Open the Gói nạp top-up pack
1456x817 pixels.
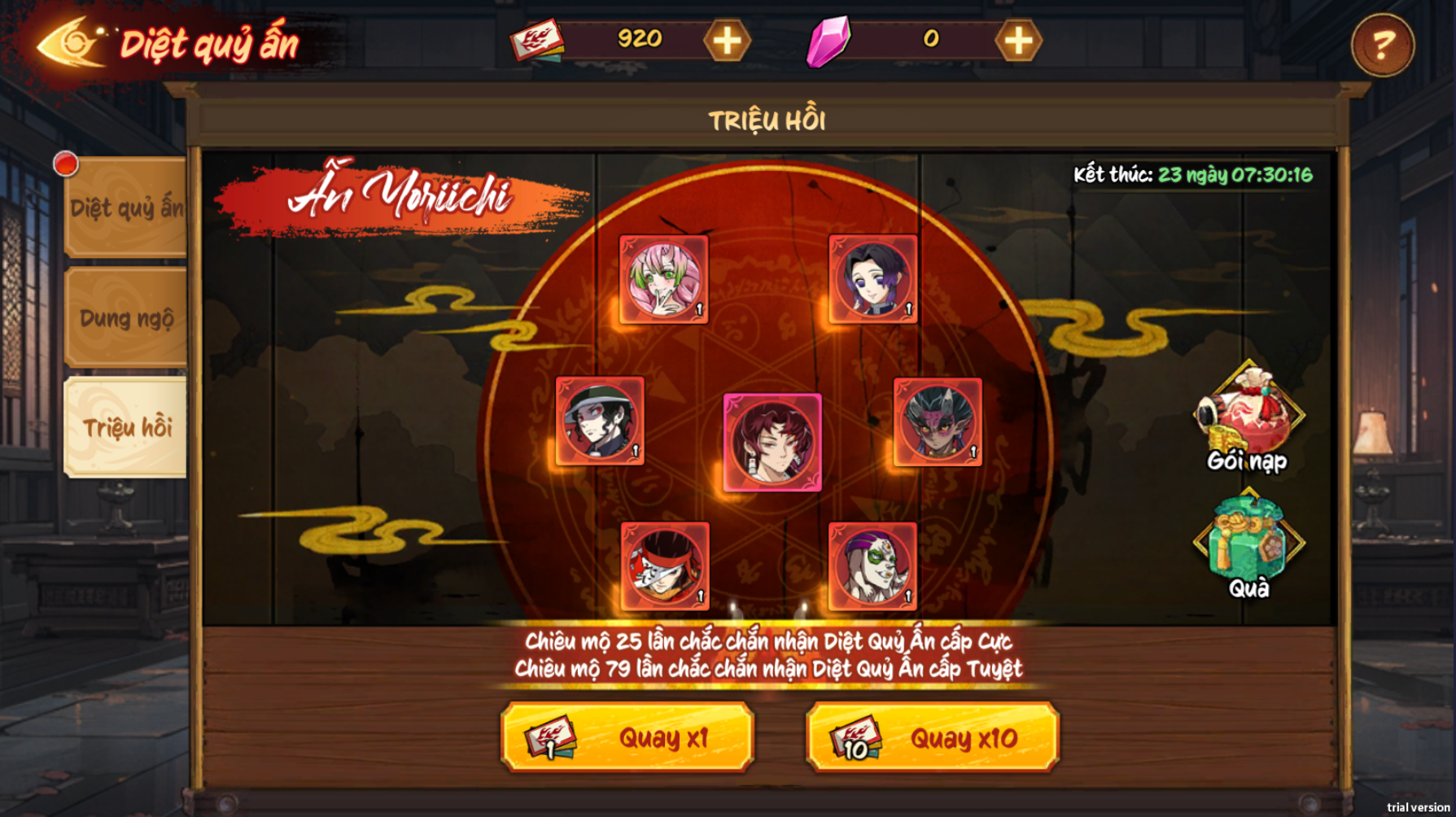[x=1248, y=417]
